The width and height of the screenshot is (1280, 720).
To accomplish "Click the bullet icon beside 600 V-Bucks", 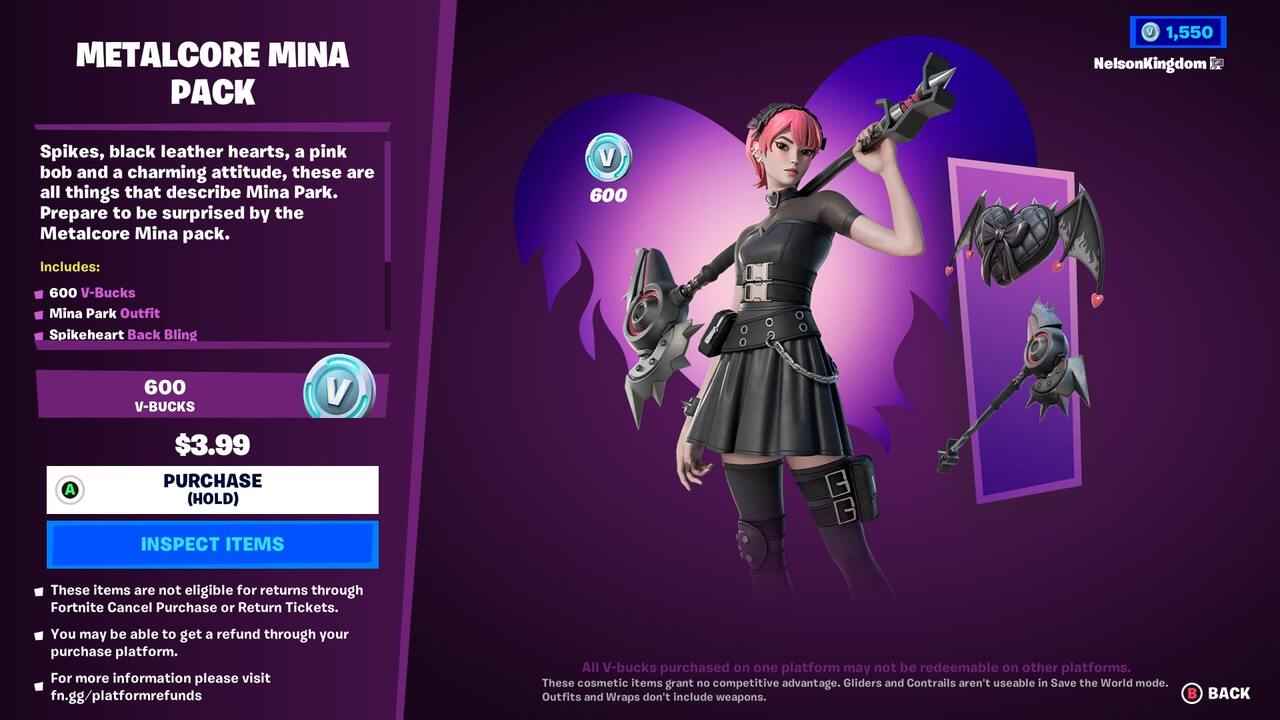I will point(38,292).
